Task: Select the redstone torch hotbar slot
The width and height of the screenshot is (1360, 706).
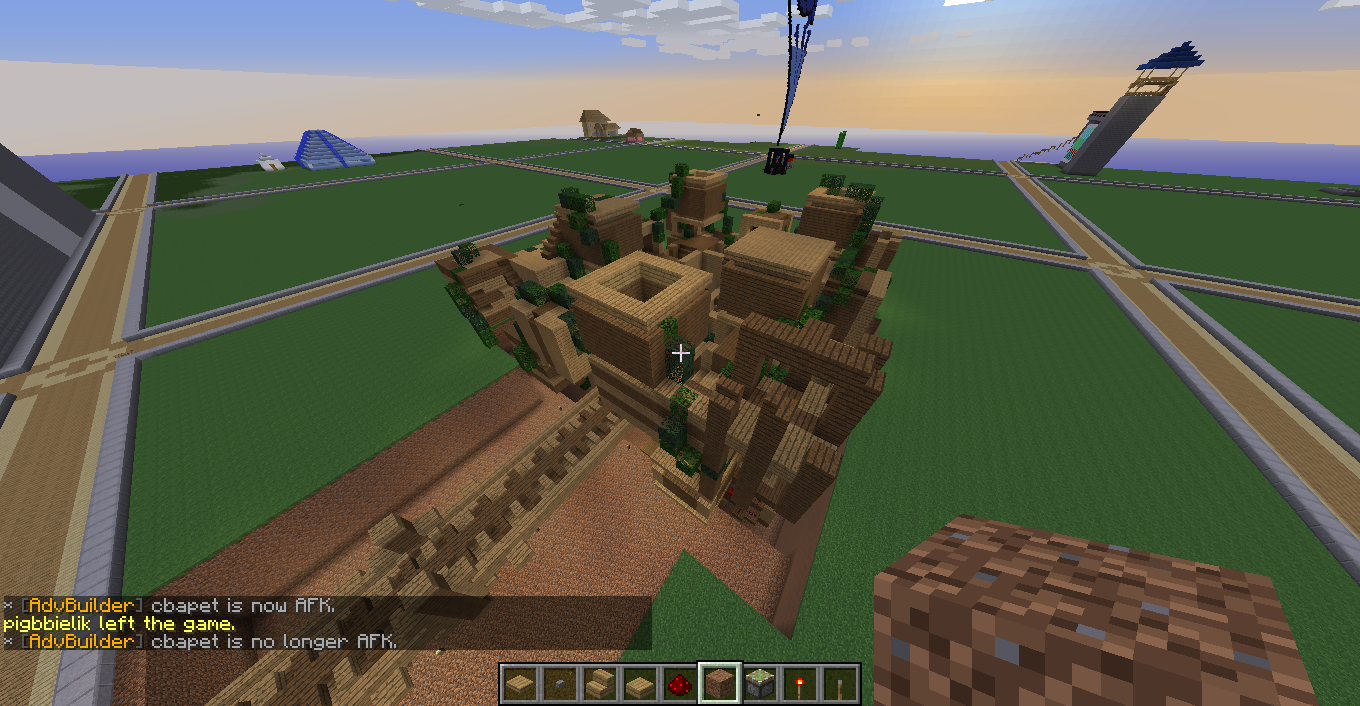Action: [x=800, y=684]
